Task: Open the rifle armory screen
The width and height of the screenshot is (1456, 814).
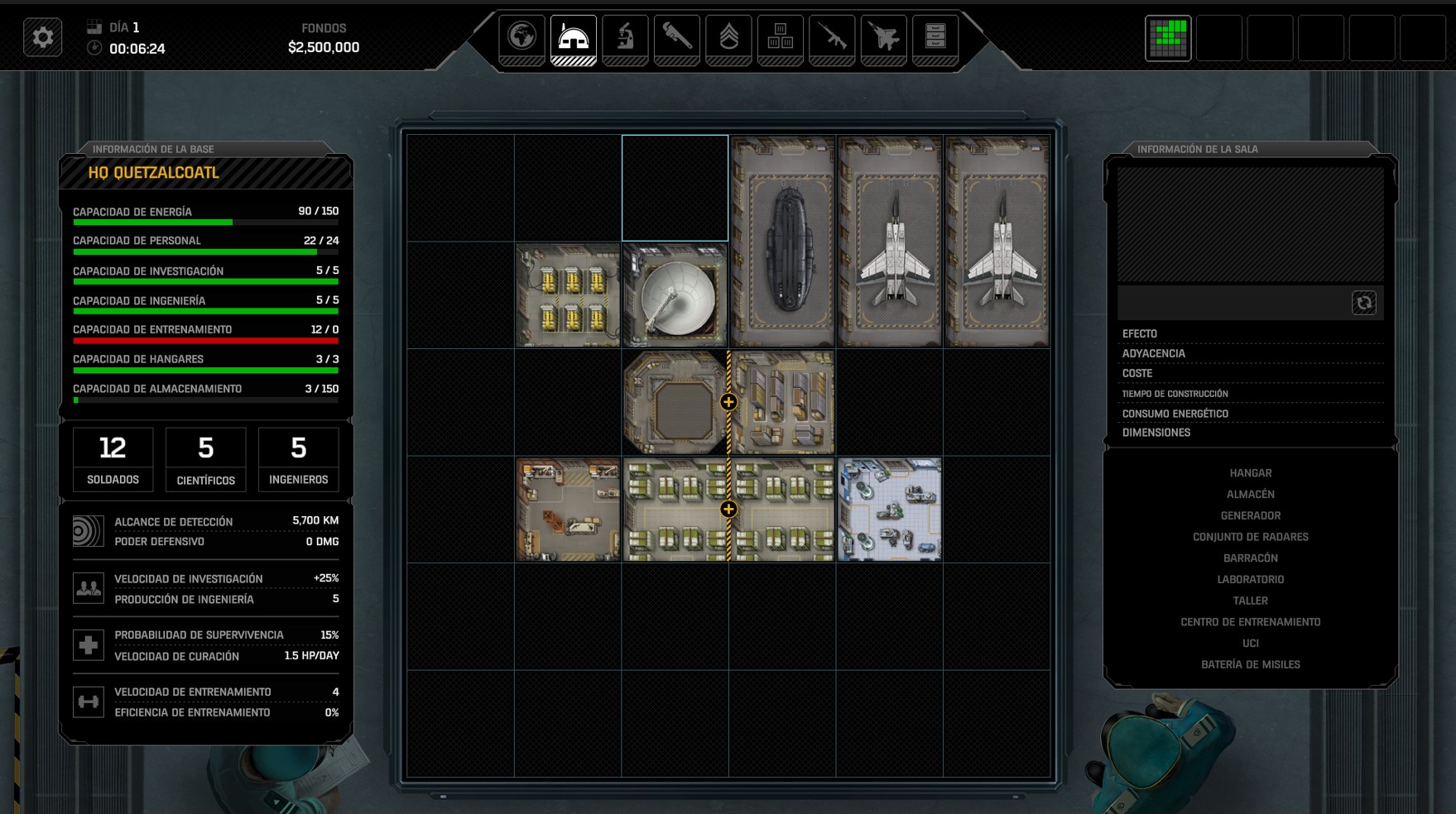Action: point(832,38)
